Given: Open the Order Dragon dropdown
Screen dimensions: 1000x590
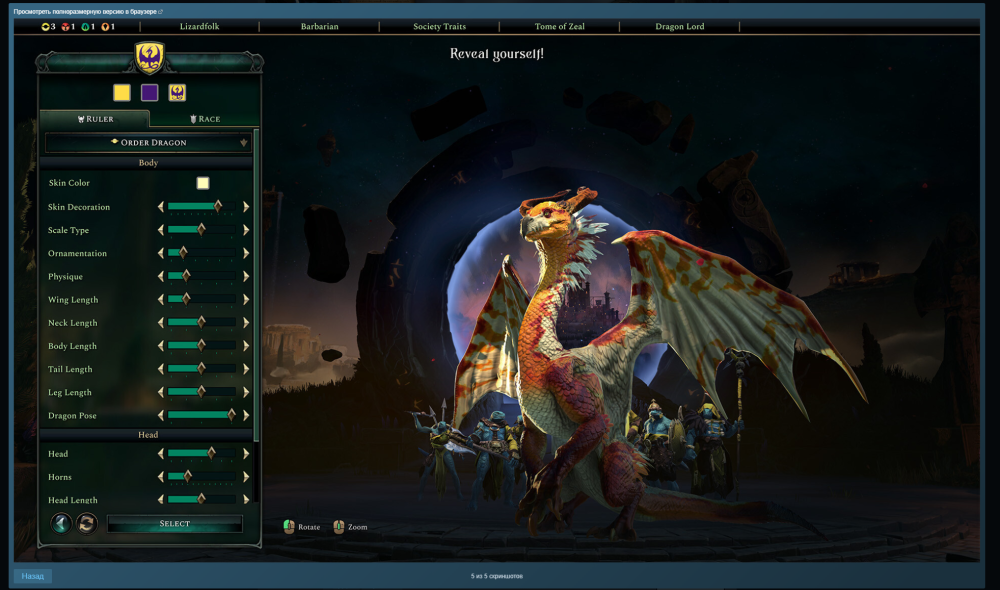Looking at the screenshot, I should (148, 143).
